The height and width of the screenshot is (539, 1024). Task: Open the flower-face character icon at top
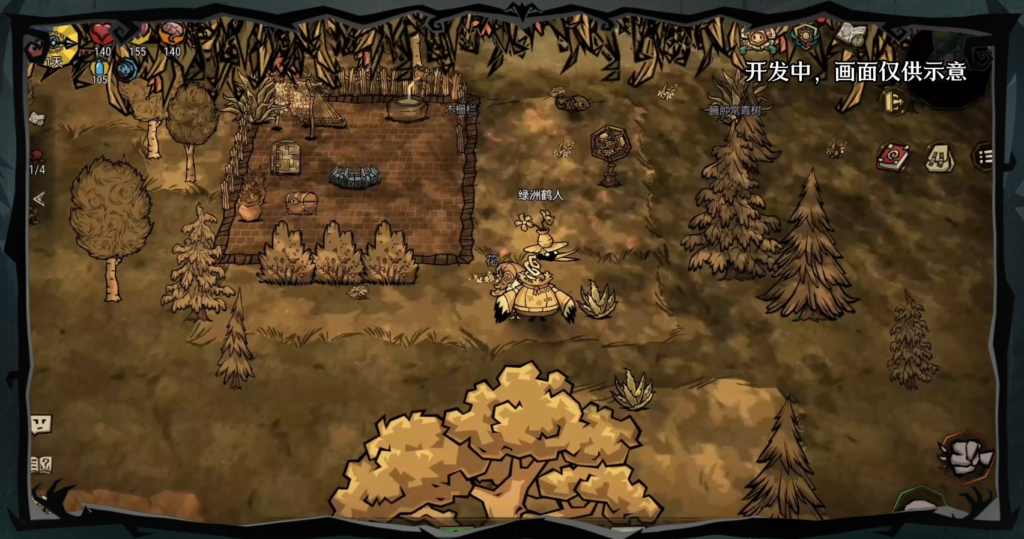click(x=757, y=40)
